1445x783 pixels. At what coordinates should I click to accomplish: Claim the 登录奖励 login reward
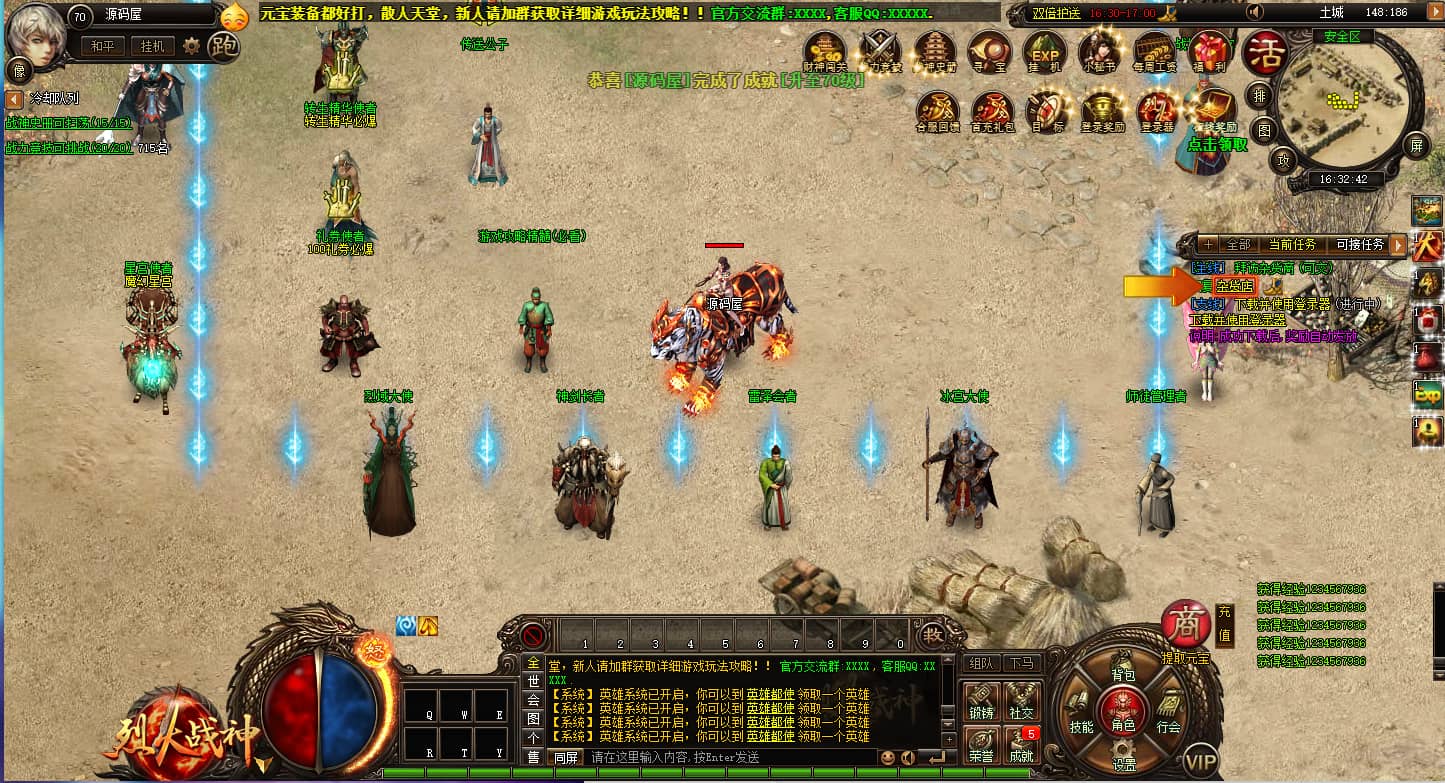click(x=1101, y=110)
